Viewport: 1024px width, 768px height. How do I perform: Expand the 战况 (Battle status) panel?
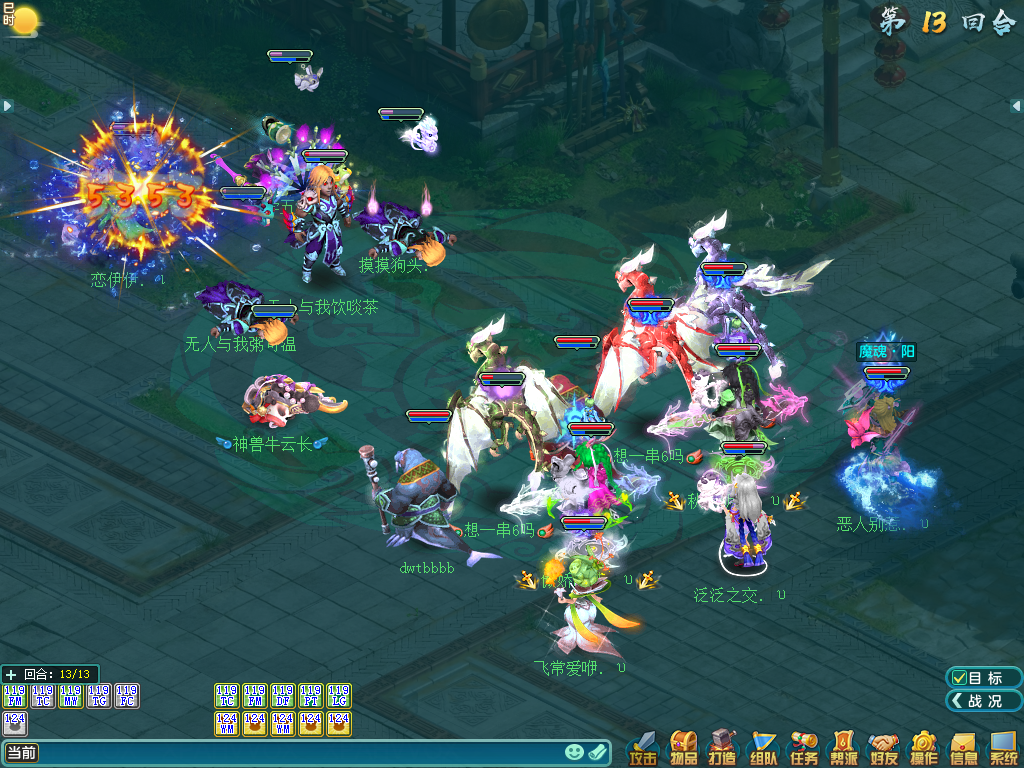(984, 701)
